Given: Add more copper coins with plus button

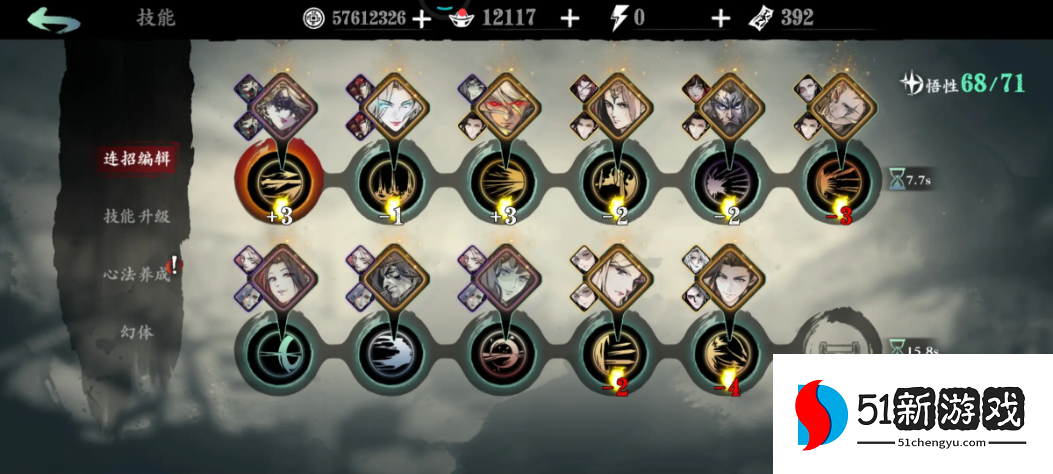Looking at the screenshot, I should [421, 18].
